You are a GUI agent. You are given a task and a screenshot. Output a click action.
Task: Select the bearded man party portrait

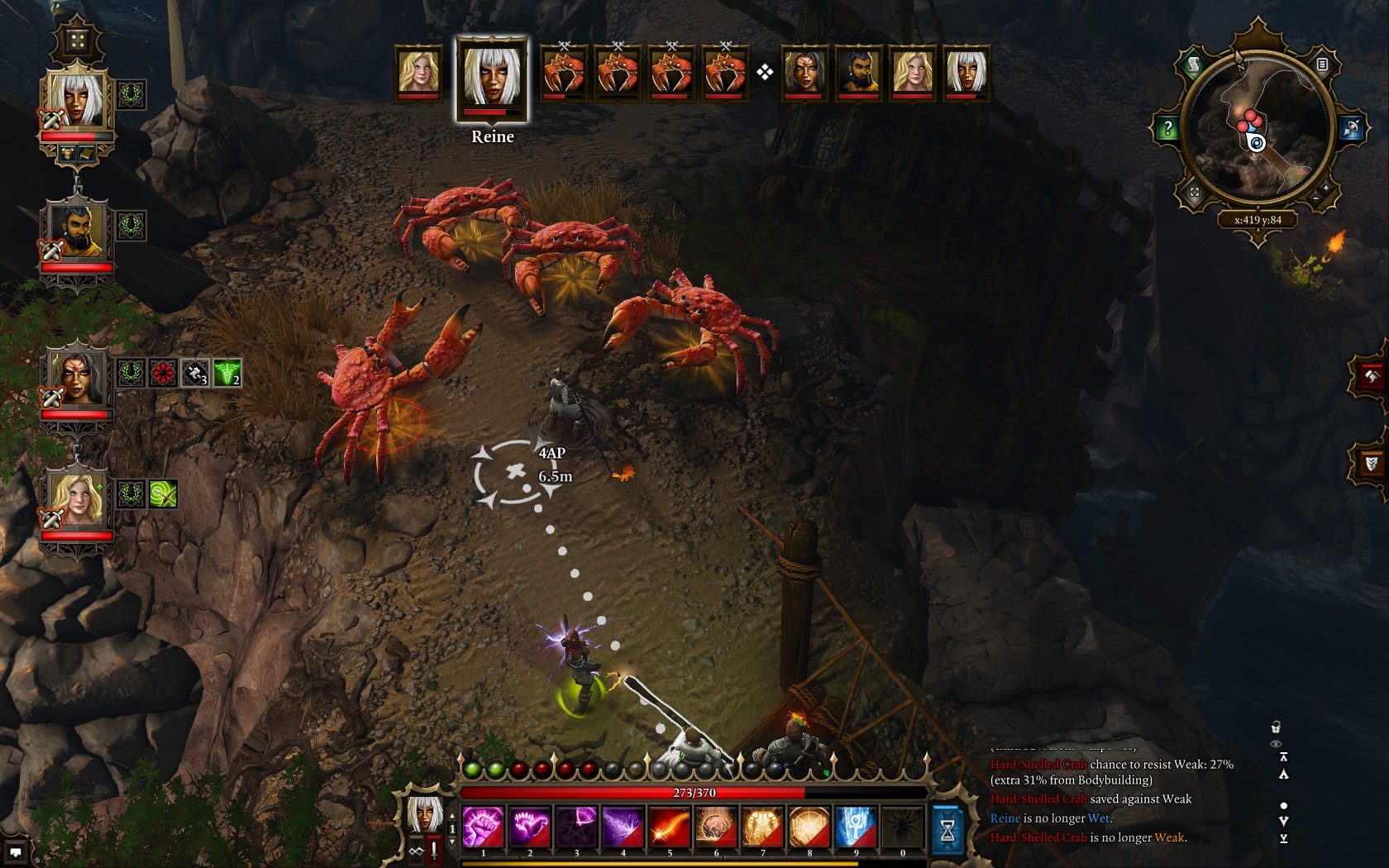click(x=75, y=229)
